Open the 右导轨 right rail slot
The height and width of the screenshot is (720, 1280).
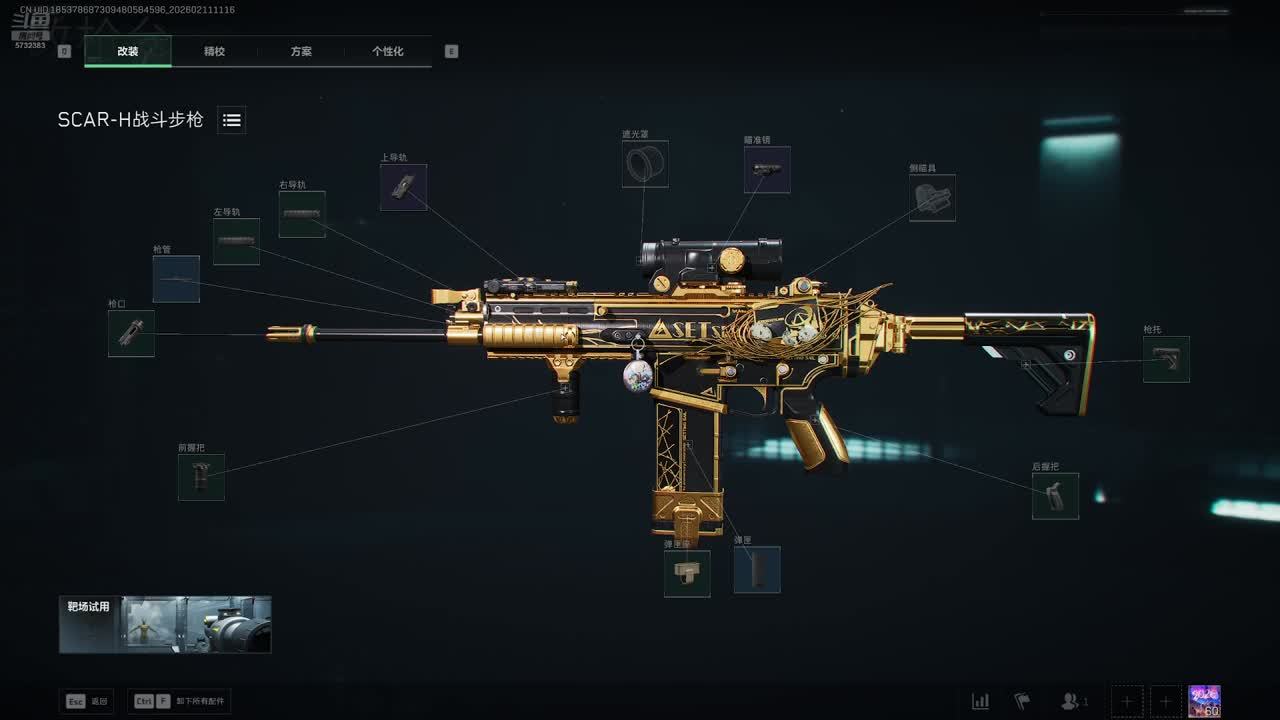(x=302, y=214)
